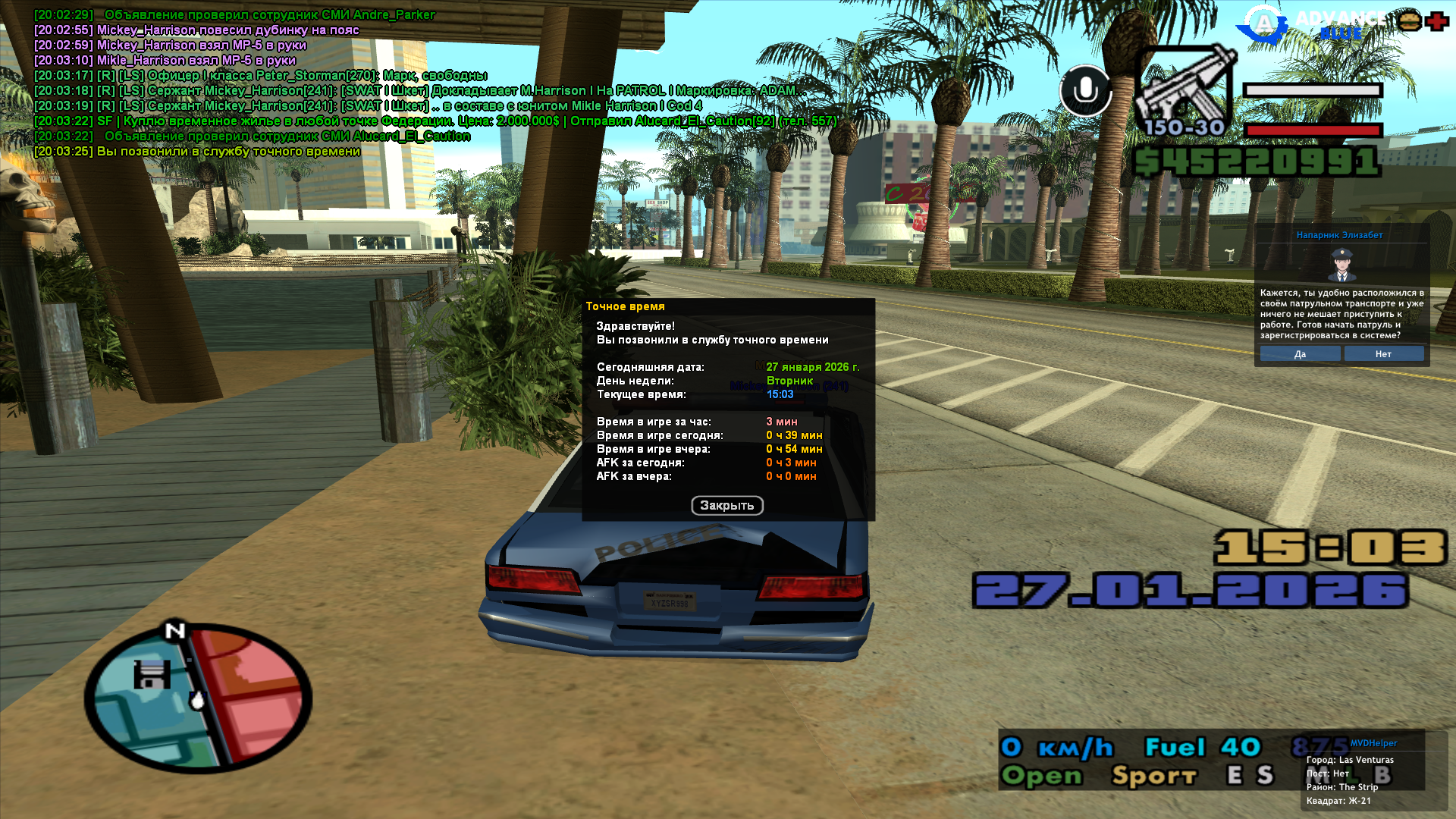
Task: Click the burger hunger icon
Action: pos(1410,20)
